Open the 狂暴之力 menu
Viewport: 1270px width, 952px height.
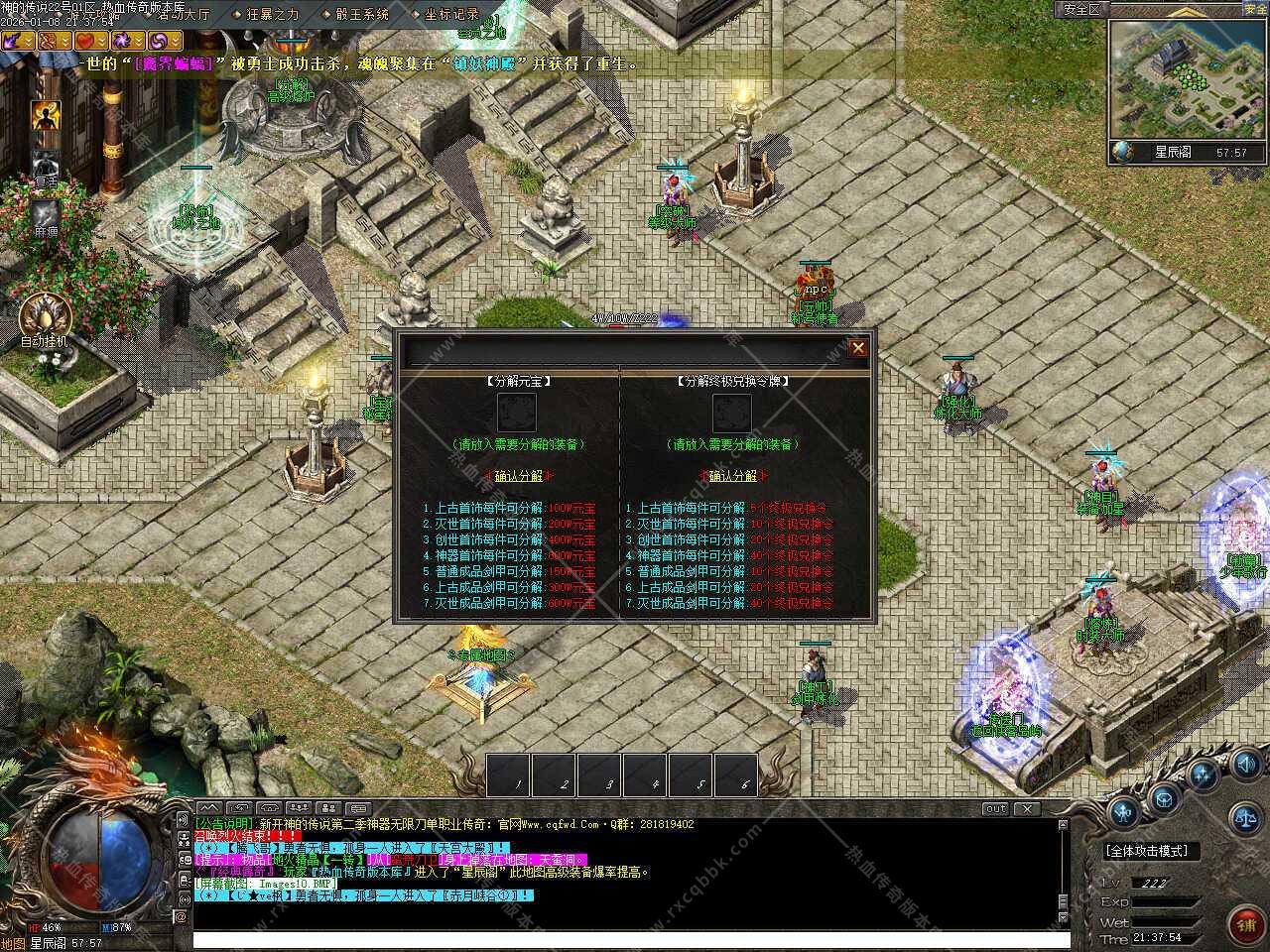[272, 15]
